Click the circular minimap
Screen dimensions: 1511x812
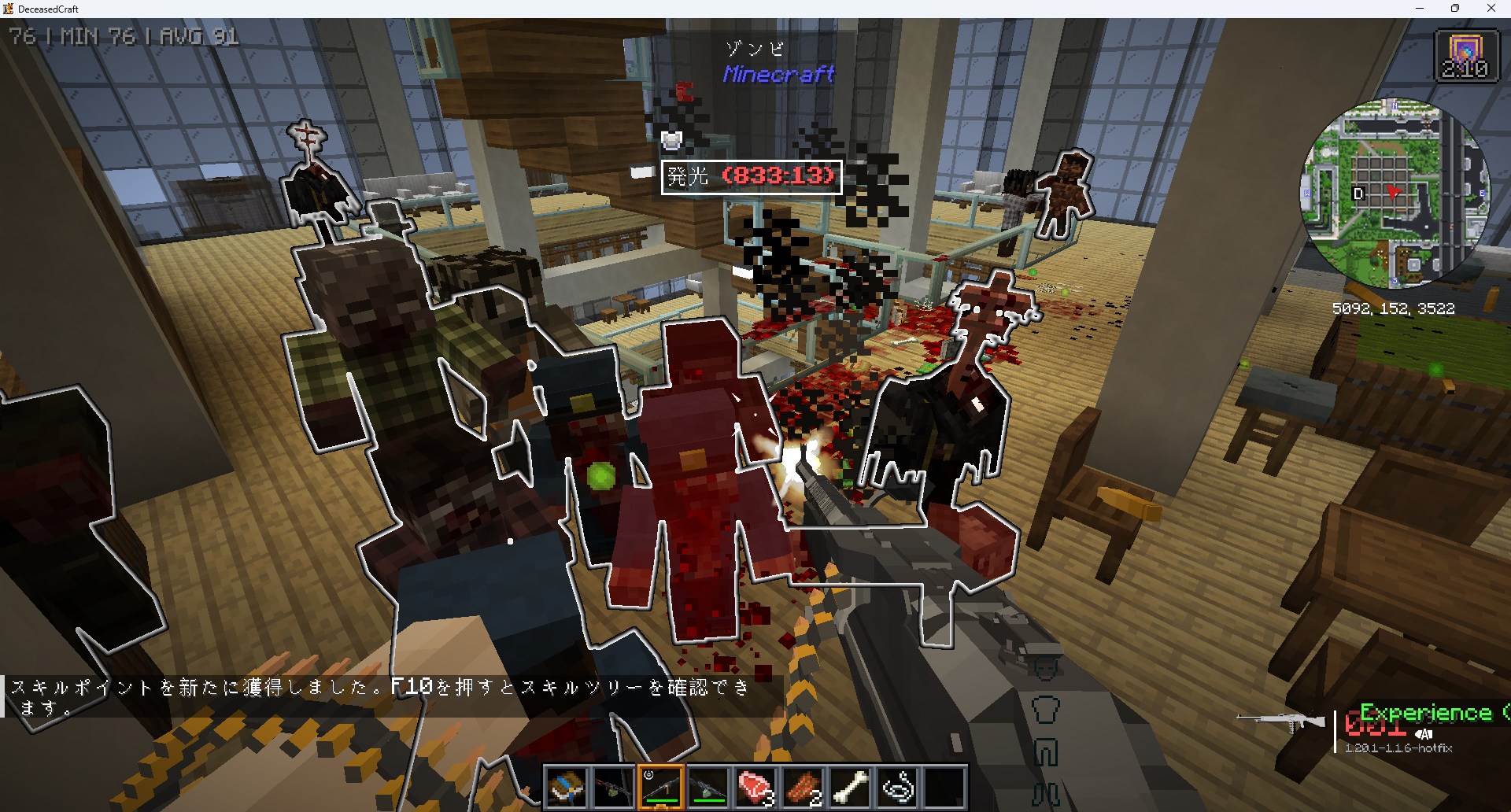tap(1394, 194)
